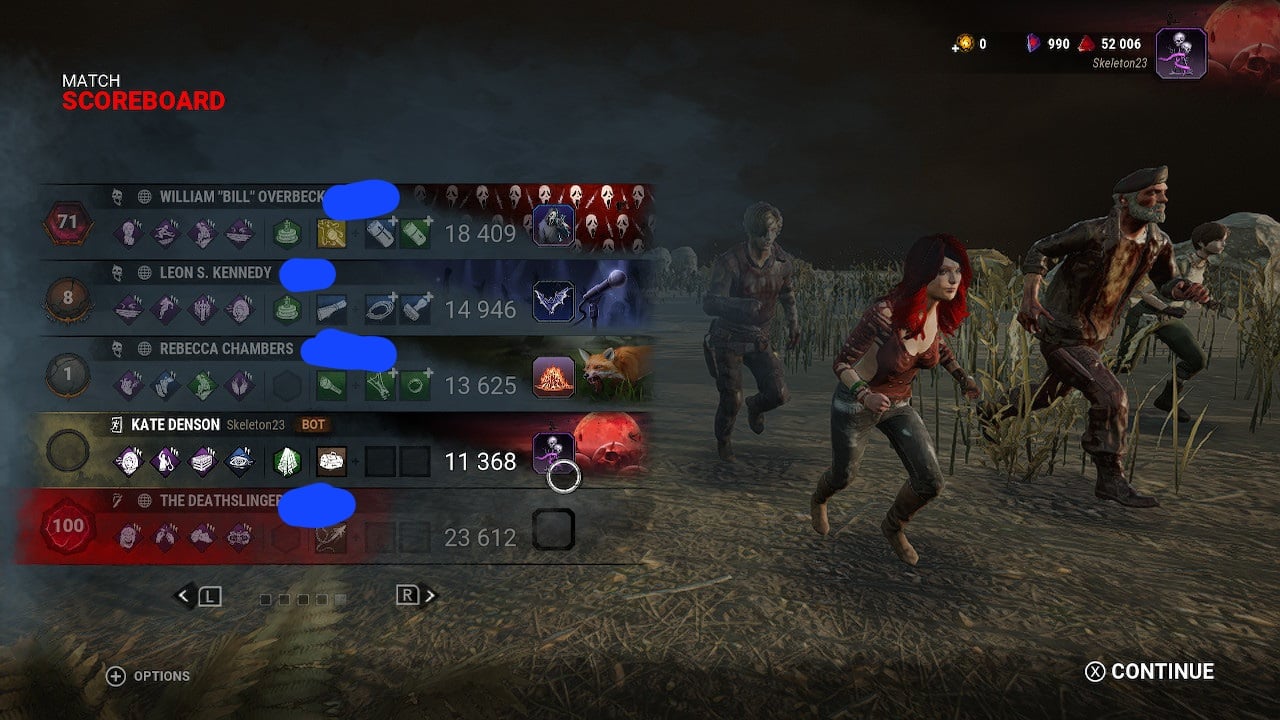Click The Deathslinger's speargun add-on icon
This screenshot has height=720, width=1280.
point(330,539)
